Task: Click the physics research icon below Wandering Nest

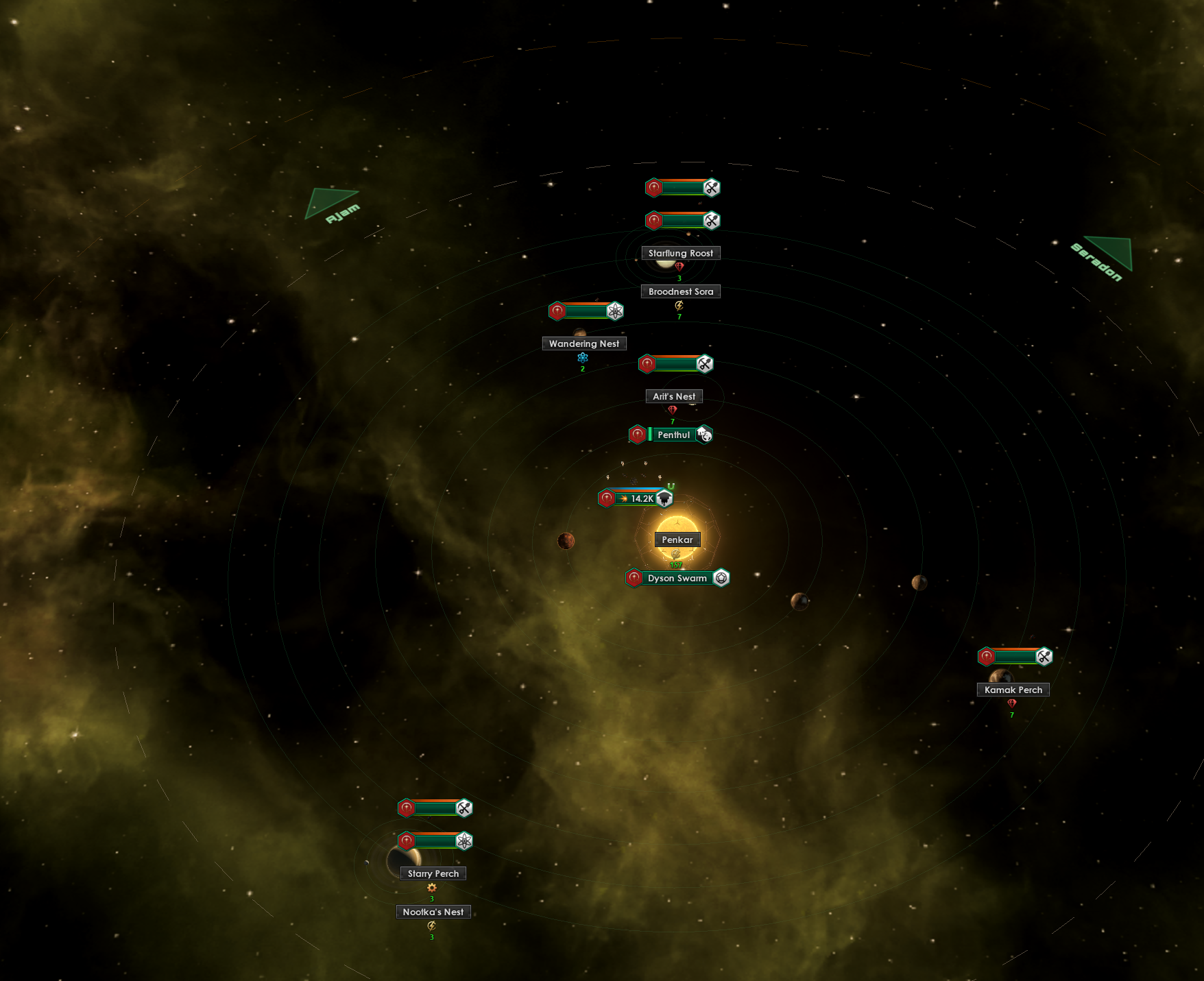Action: tap(582, 357)
